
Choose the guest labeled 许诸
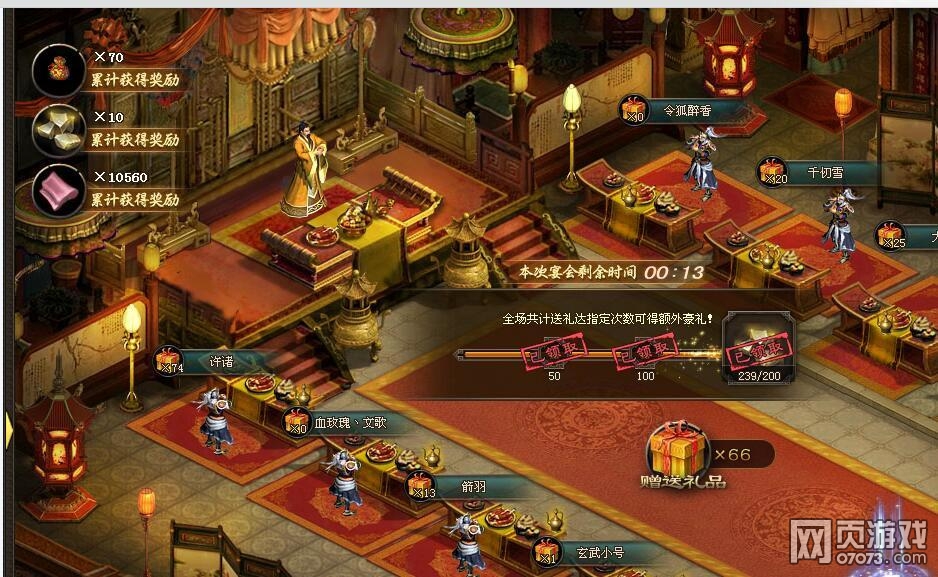point(220,362)
